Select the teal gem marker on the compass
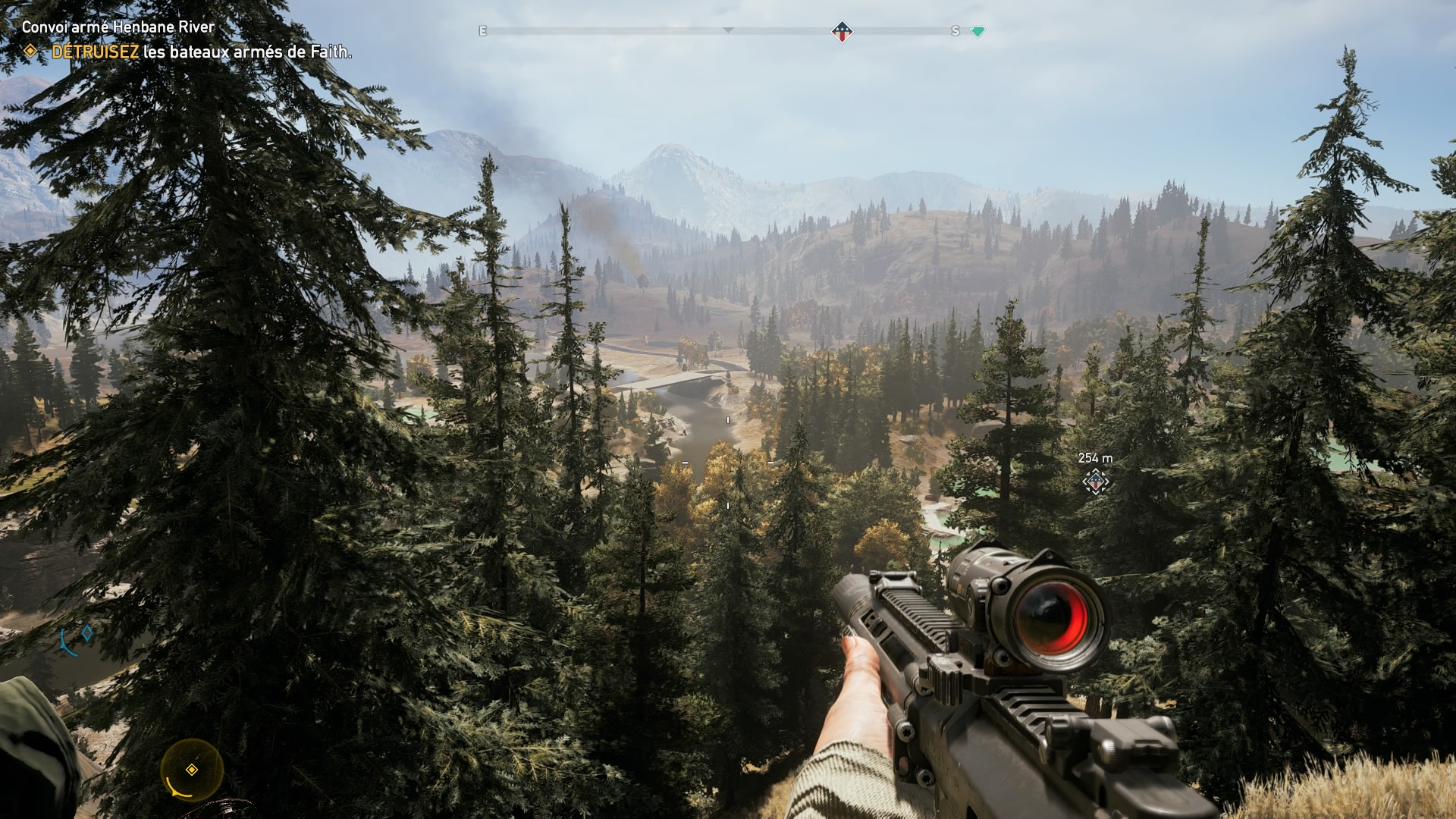The image size is (1456, 819). [x=977, y=32]
